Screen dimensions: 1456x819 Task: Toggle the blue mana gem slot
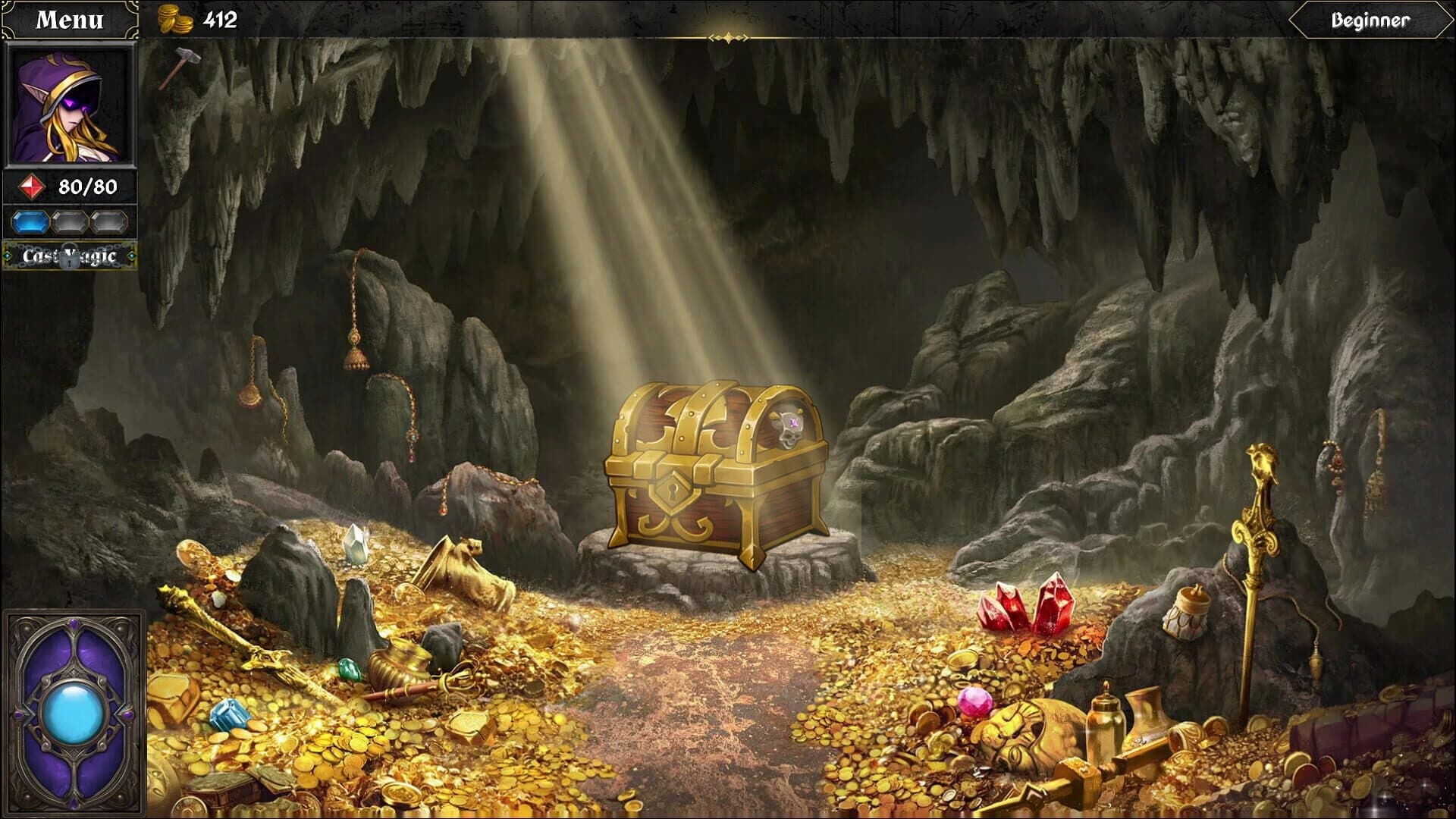point(30,223)
